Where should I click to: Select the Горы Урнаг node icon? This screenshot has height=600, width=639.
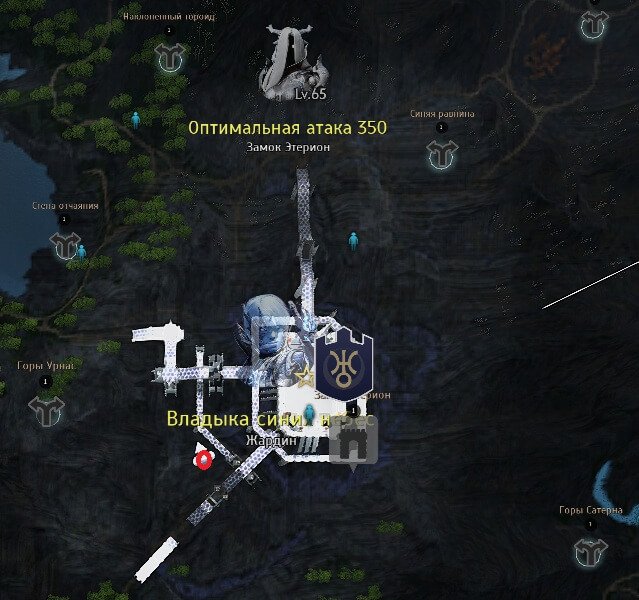pos(45,408)
